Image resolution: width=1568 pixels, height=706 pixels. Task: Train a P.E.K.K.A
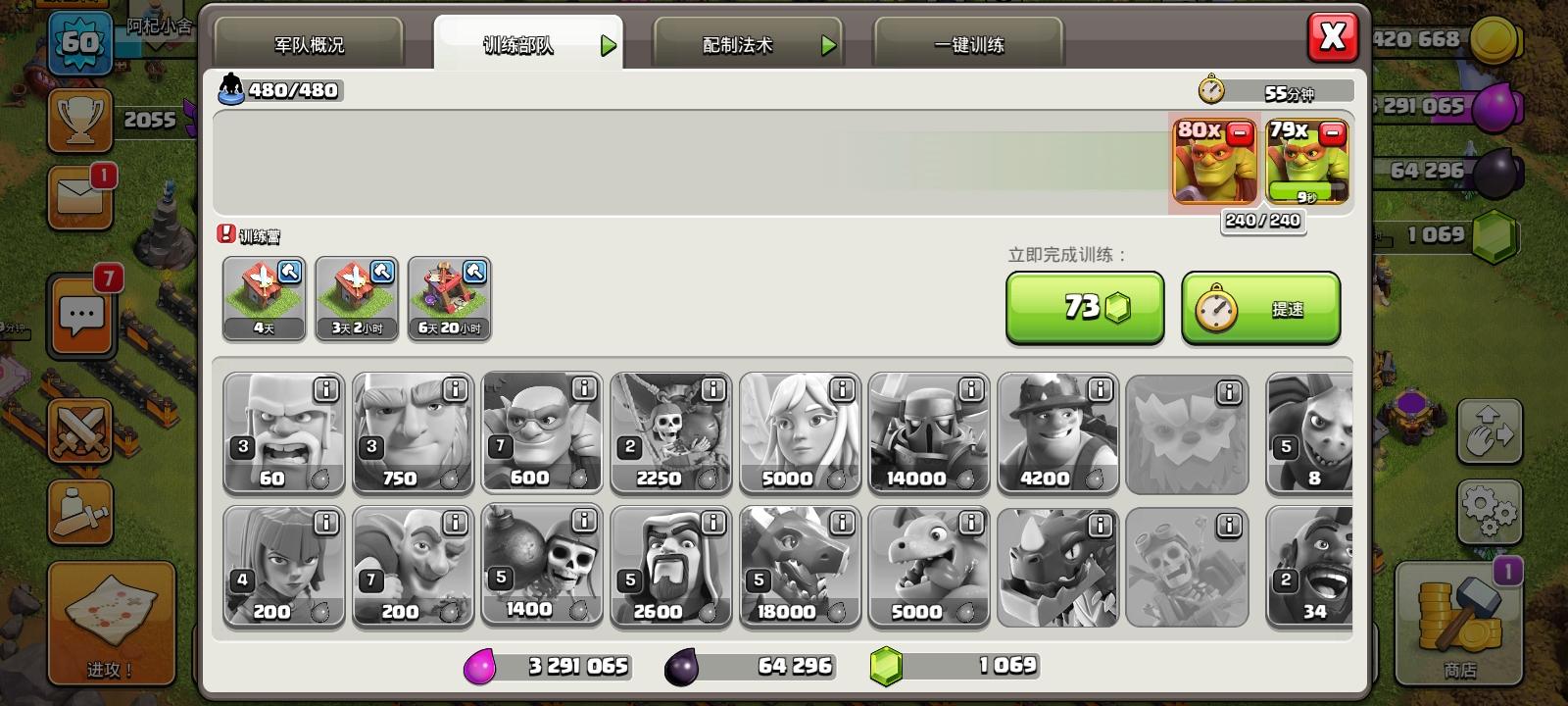(930, 434)
